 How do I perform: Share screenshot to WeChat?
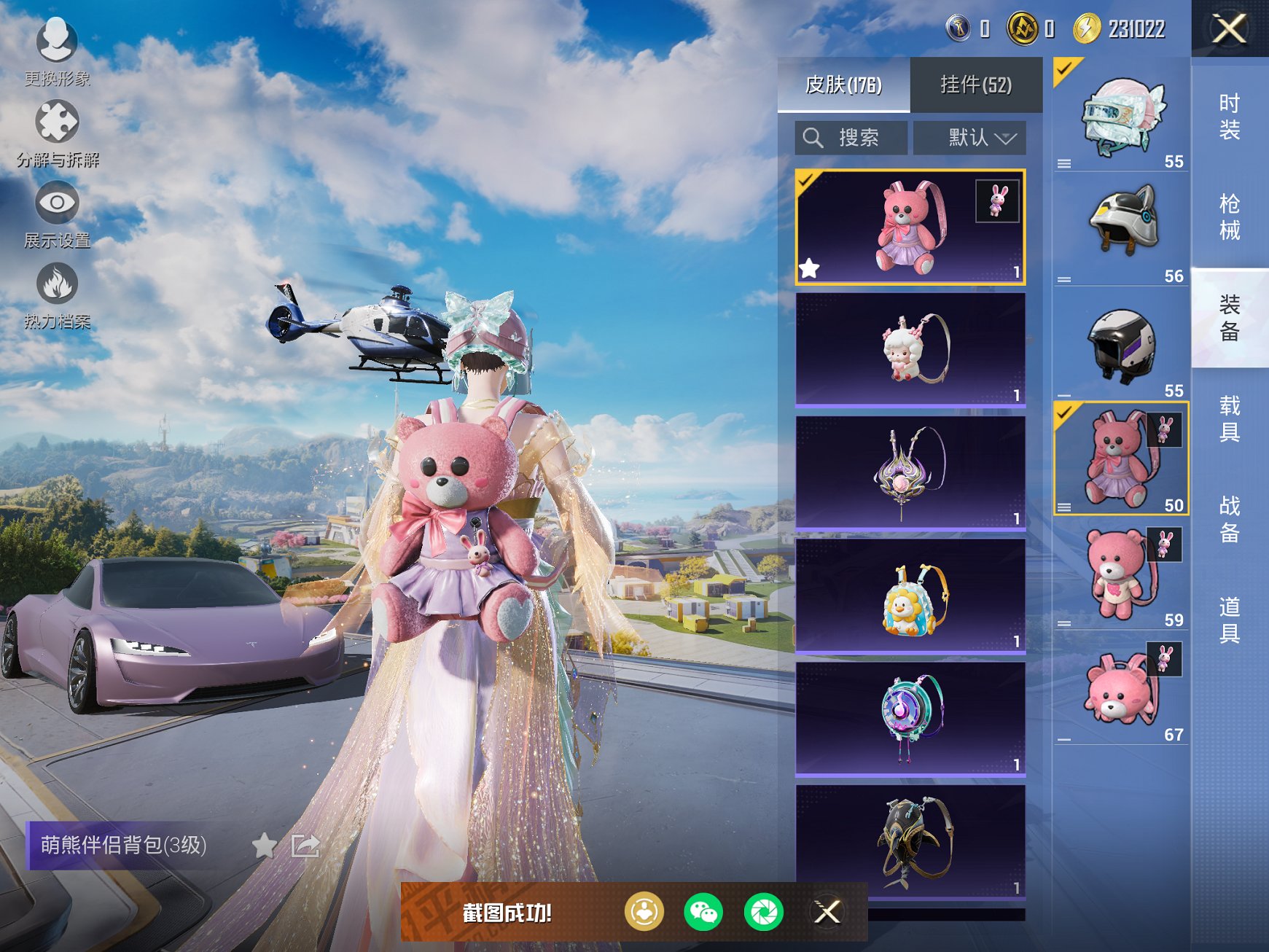click(x=703, y=912)
